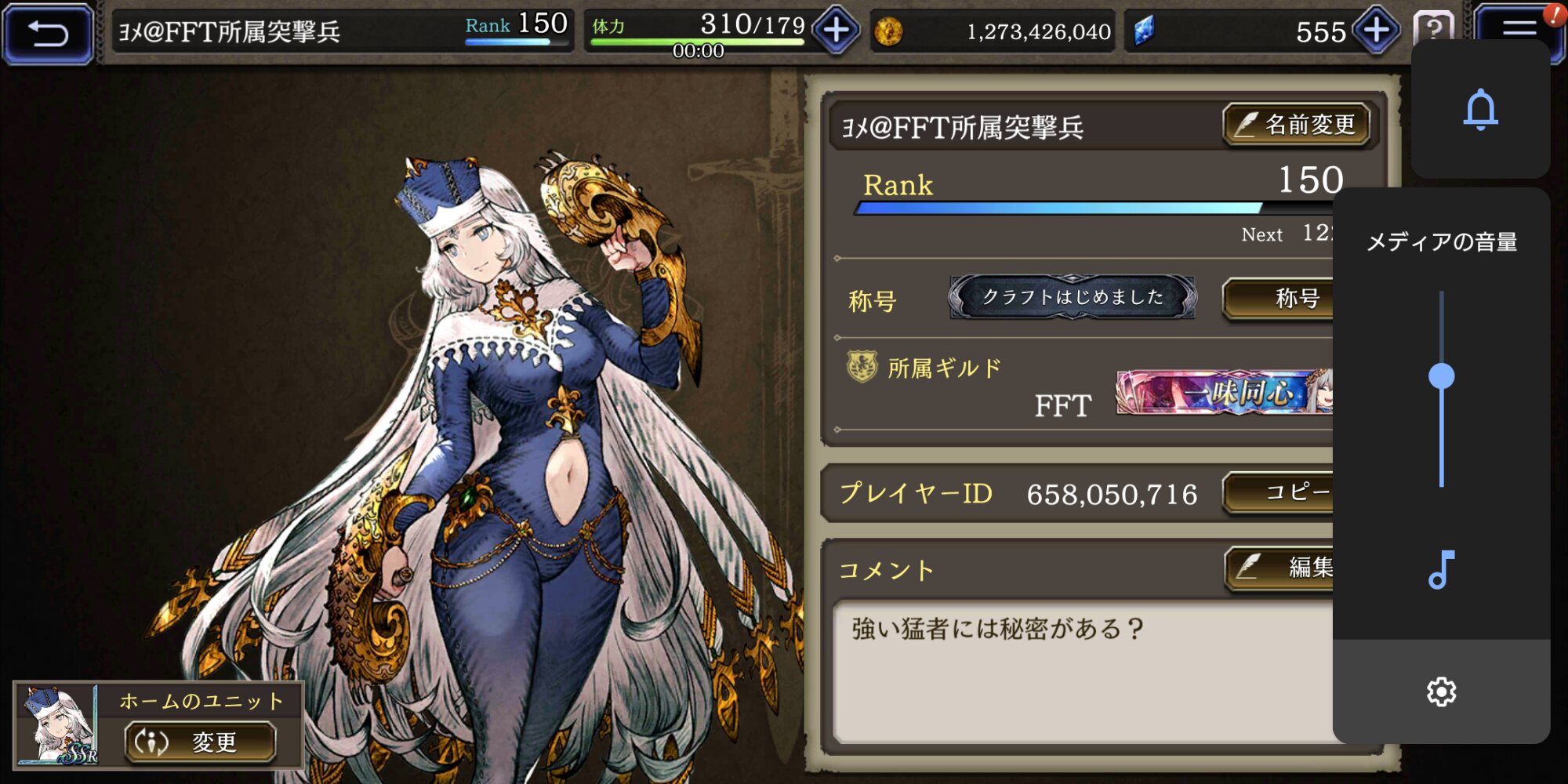
Task: Click the 名前変更 name change button
Action: [x=1296, y=125]
